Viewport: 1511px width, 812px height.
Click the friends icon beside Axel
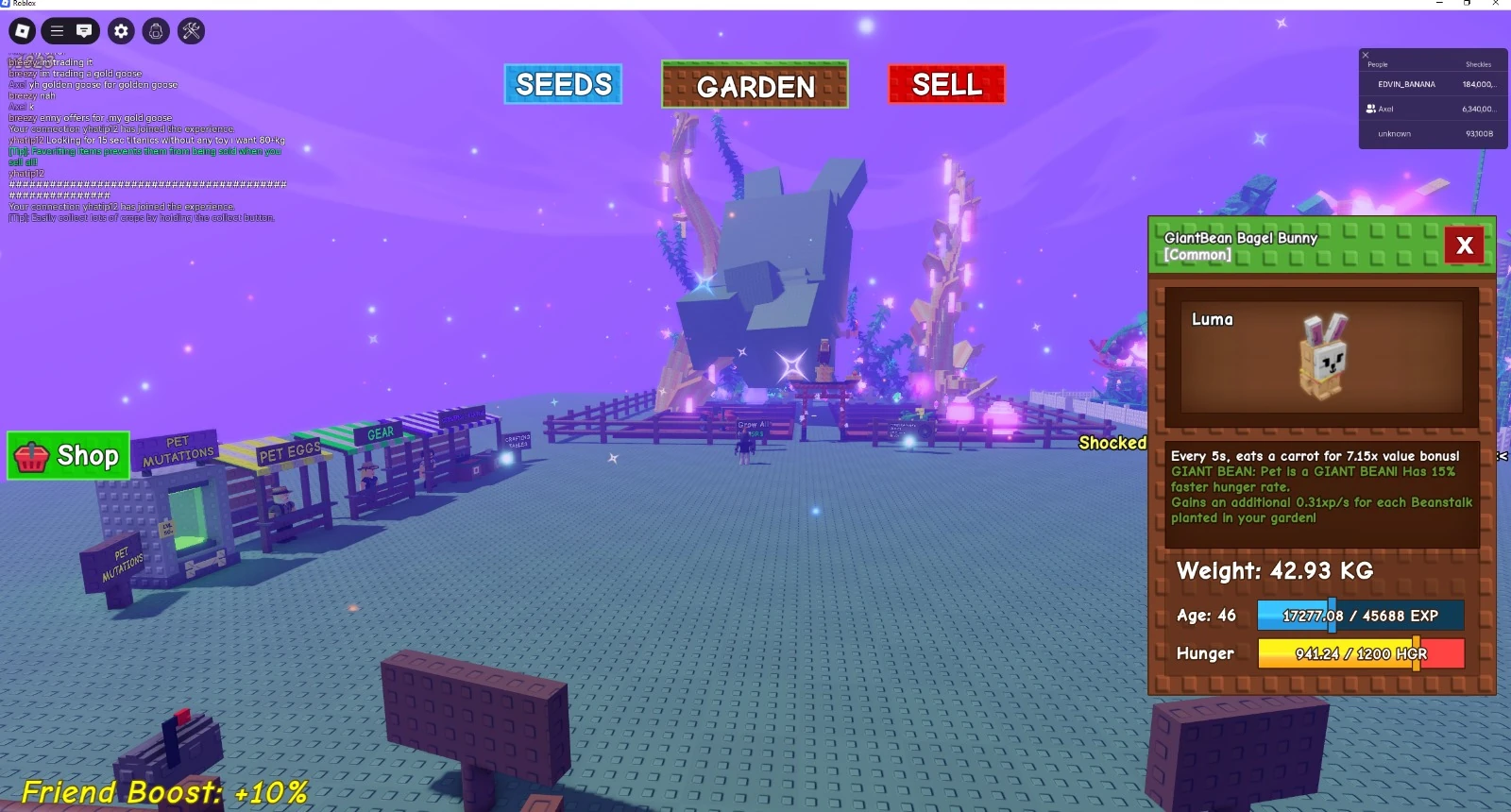pos(1372,109)
